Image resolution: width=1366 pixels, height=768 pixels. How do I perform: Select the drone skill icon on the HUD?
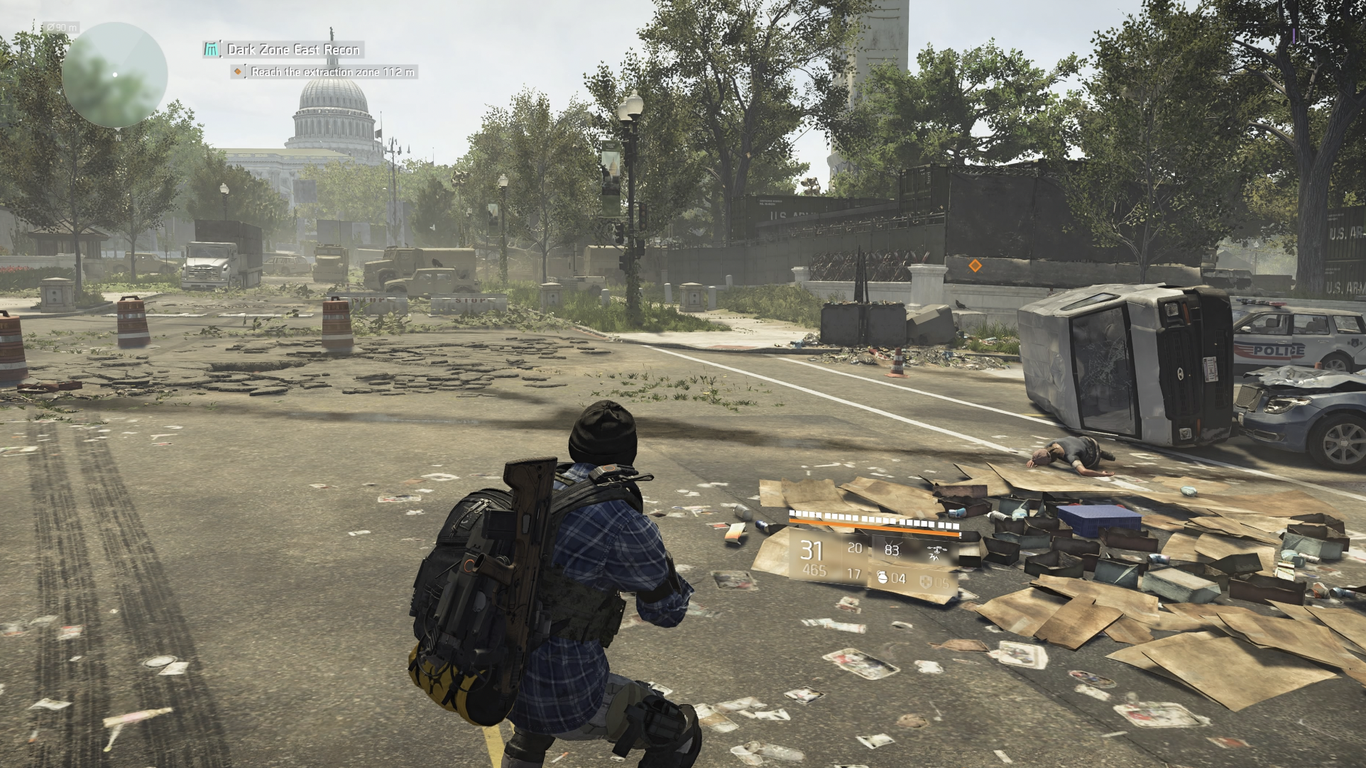[x=936, y=552]
